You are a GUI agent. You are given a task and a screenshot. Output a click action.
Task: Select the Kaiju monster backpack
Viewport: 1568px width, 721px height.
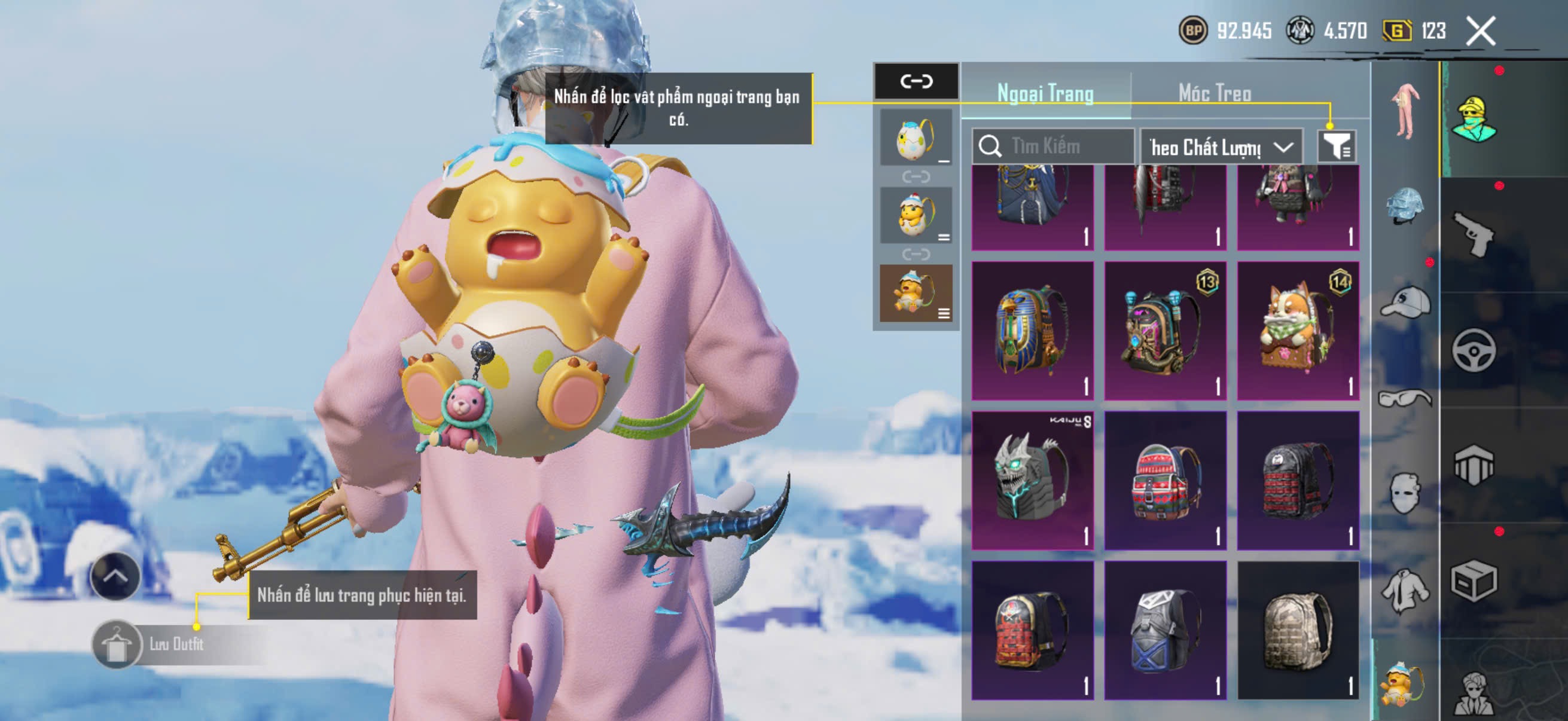tap(1032, 480)
